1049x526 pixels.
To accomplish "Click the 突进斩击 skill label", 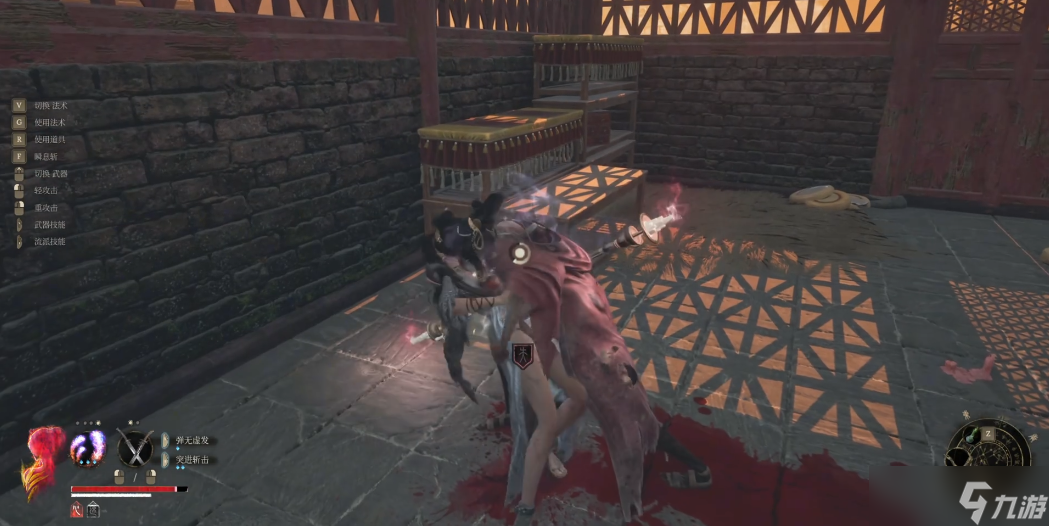I will (x=191, y=459).
